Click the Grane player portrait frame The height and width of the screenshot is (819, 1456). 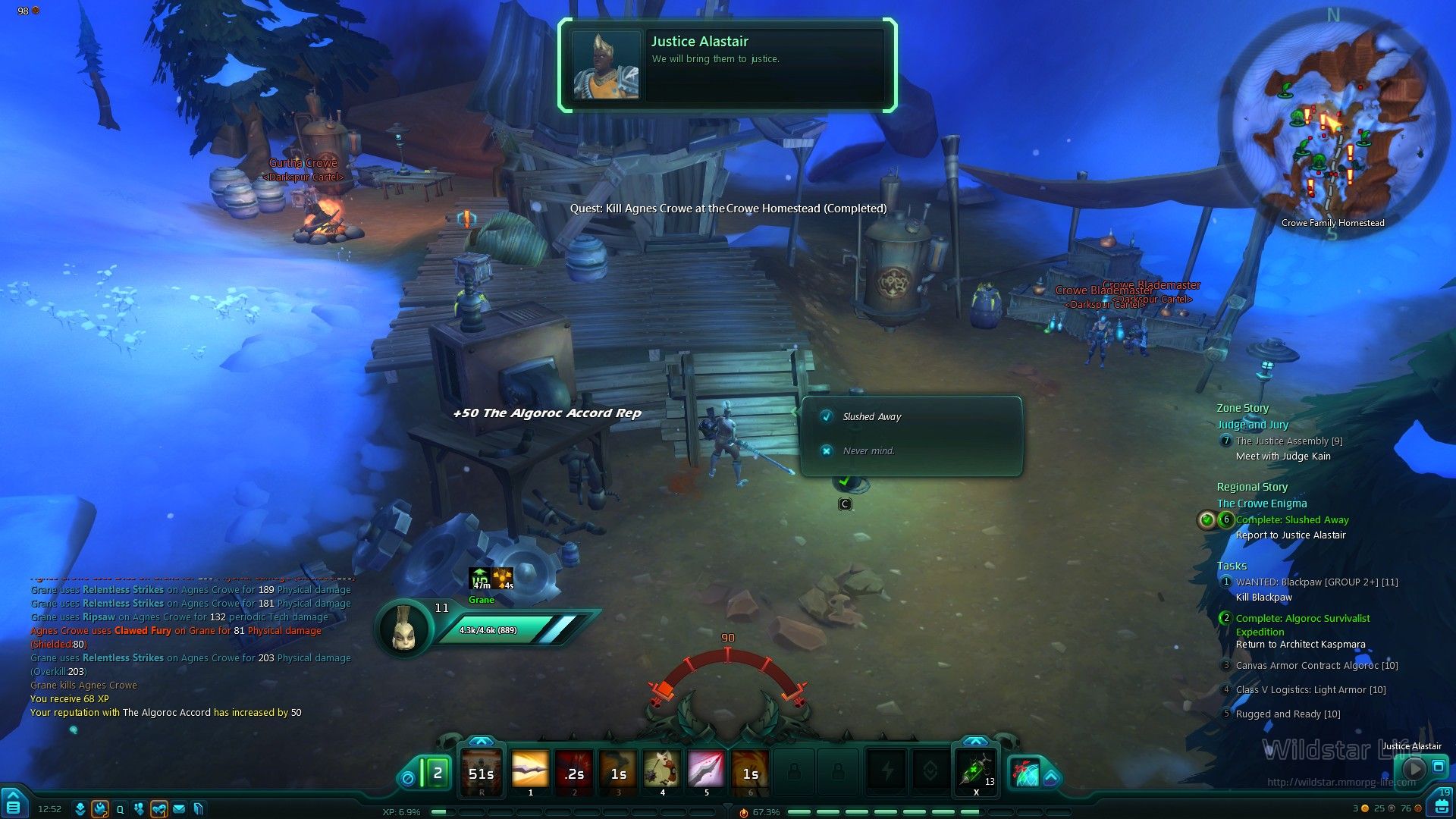point(403,628)
